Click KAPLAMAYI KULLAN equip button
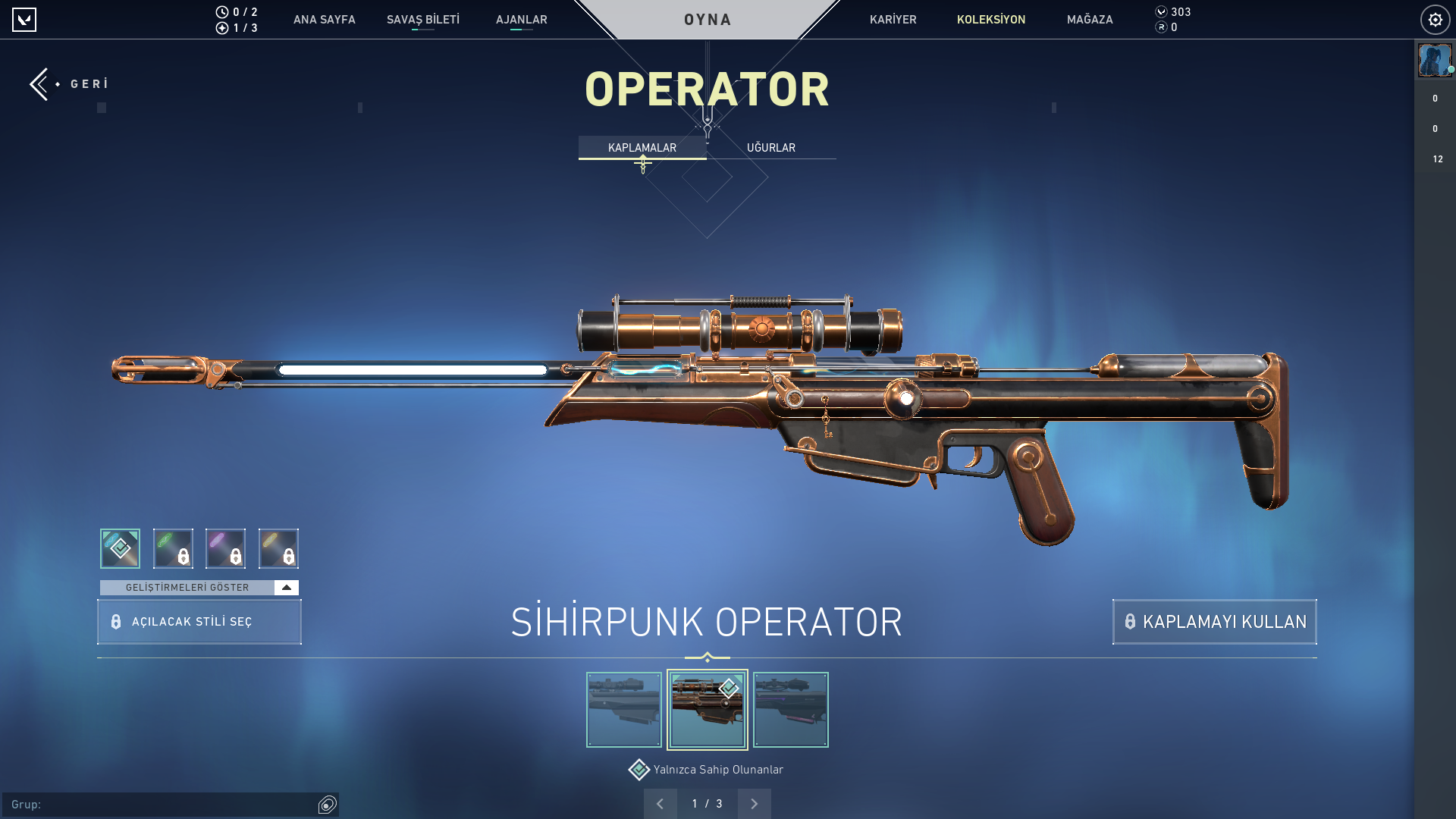 click(x=1214, y=622)
